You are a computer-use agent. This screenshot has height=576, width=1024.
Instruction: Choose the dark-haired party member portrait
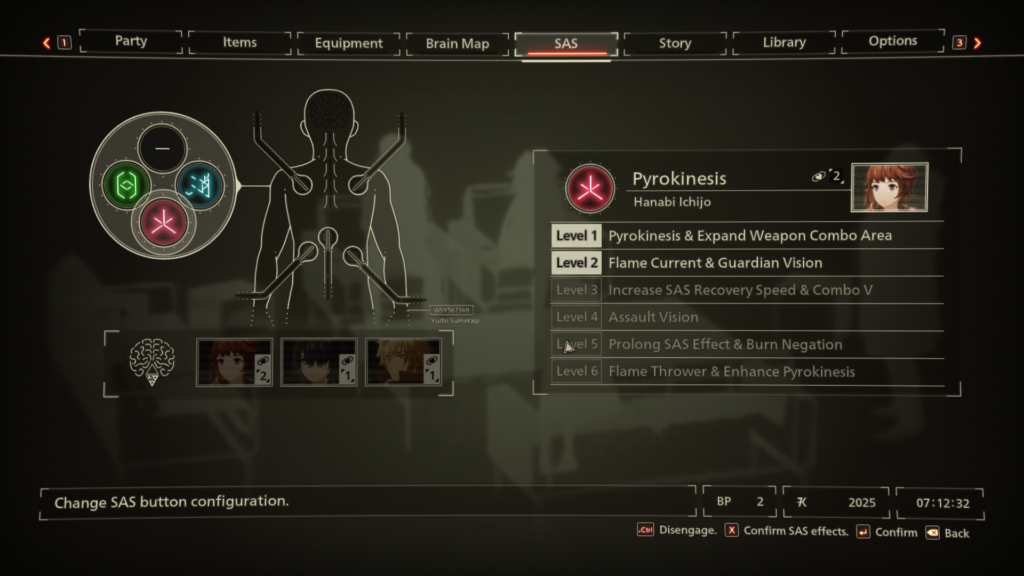pos(318,362)
